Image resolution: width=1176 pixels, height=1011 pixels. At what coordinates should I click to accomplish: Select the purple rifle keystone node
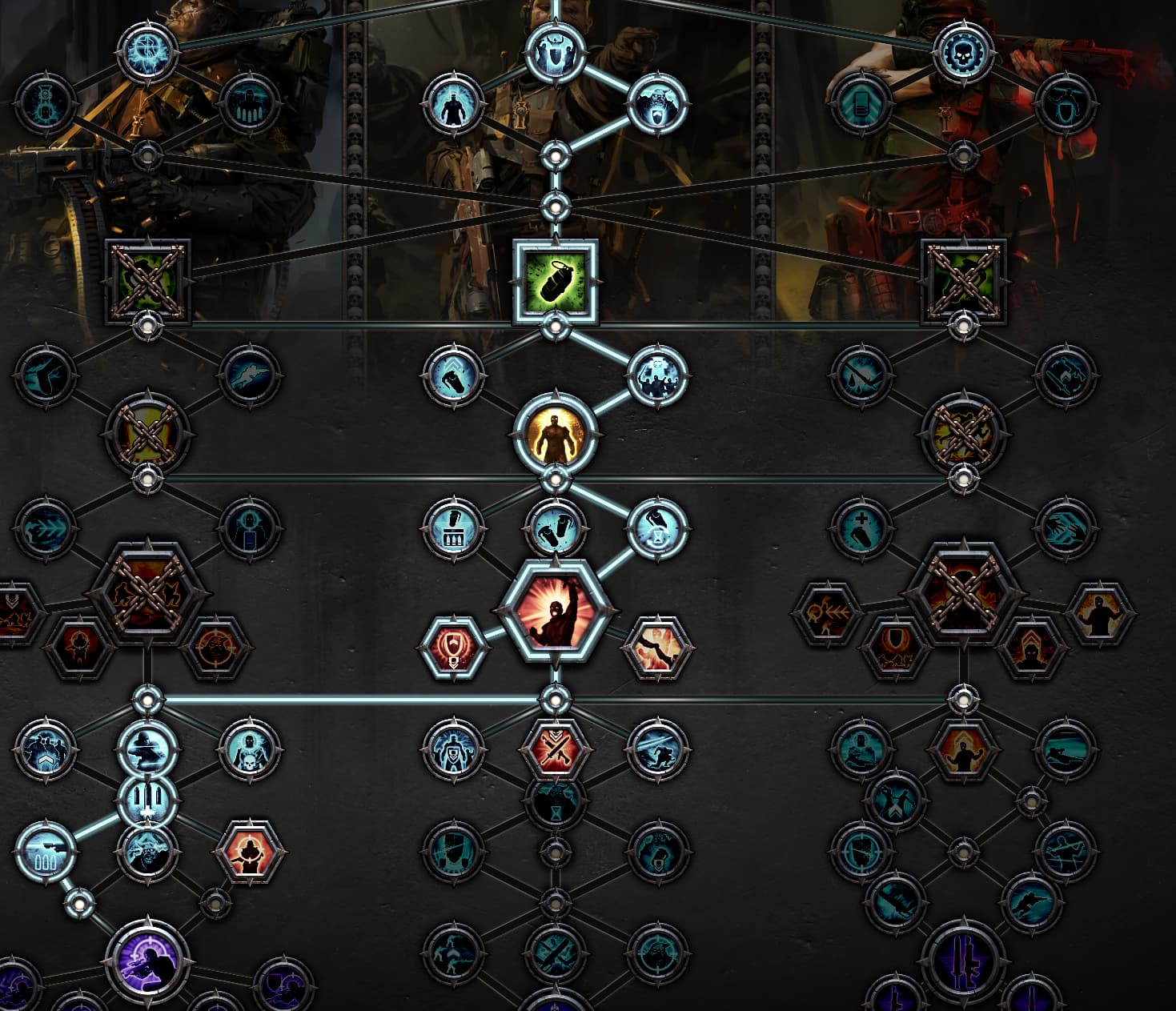[x=963, y=957]
